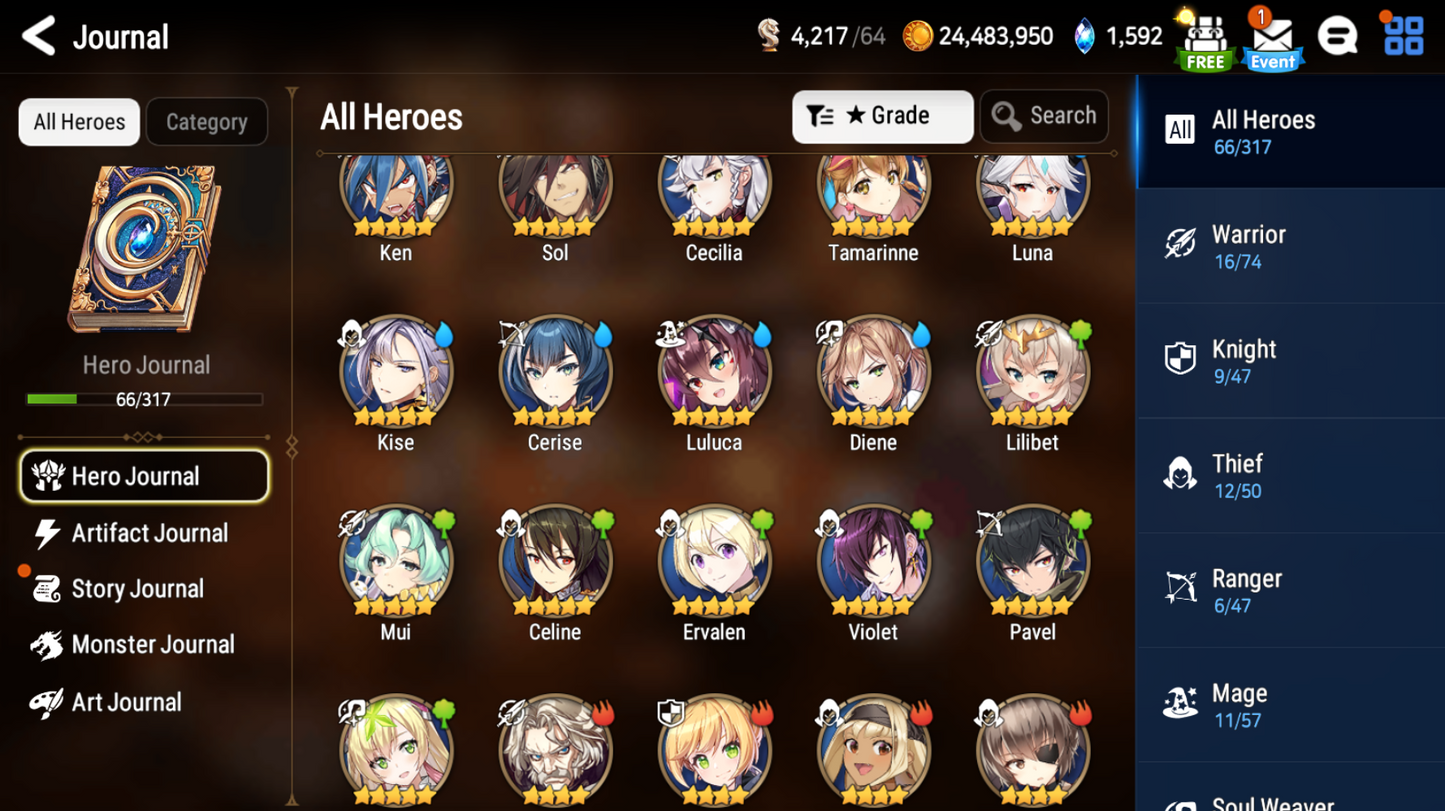Open the Grade sort filter
Viewport: 1445px width, 811px height.
click(x=882, y=116)
